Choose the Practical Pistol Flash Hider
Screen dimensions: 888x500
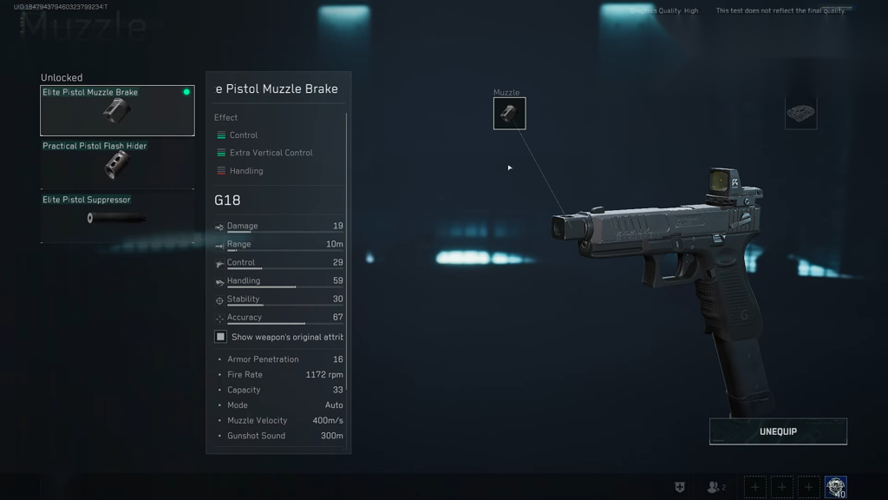click(x=117, y=163)
